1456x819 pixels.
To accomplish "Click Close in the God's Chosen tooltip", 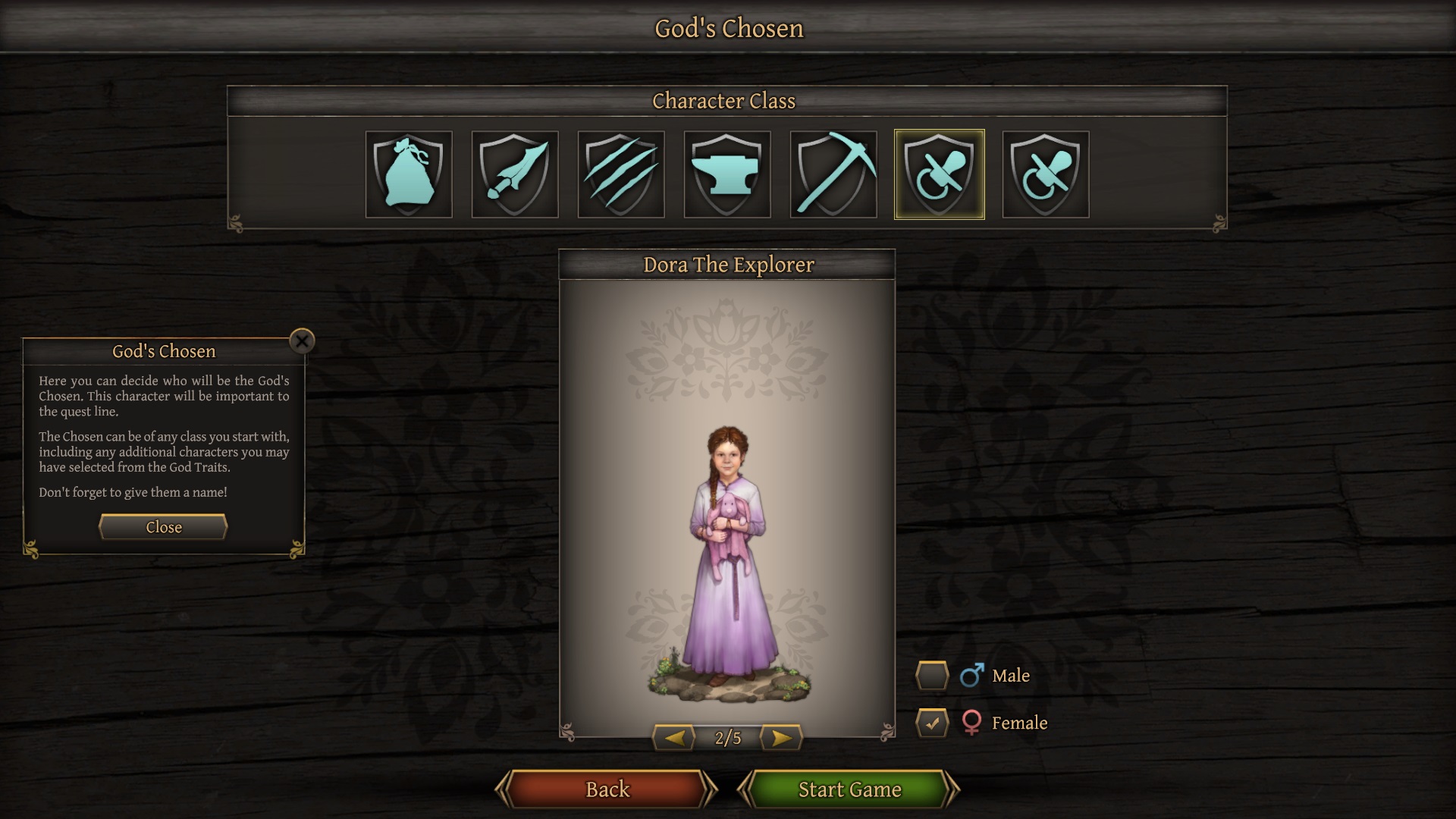I will [x=163, y=527].
